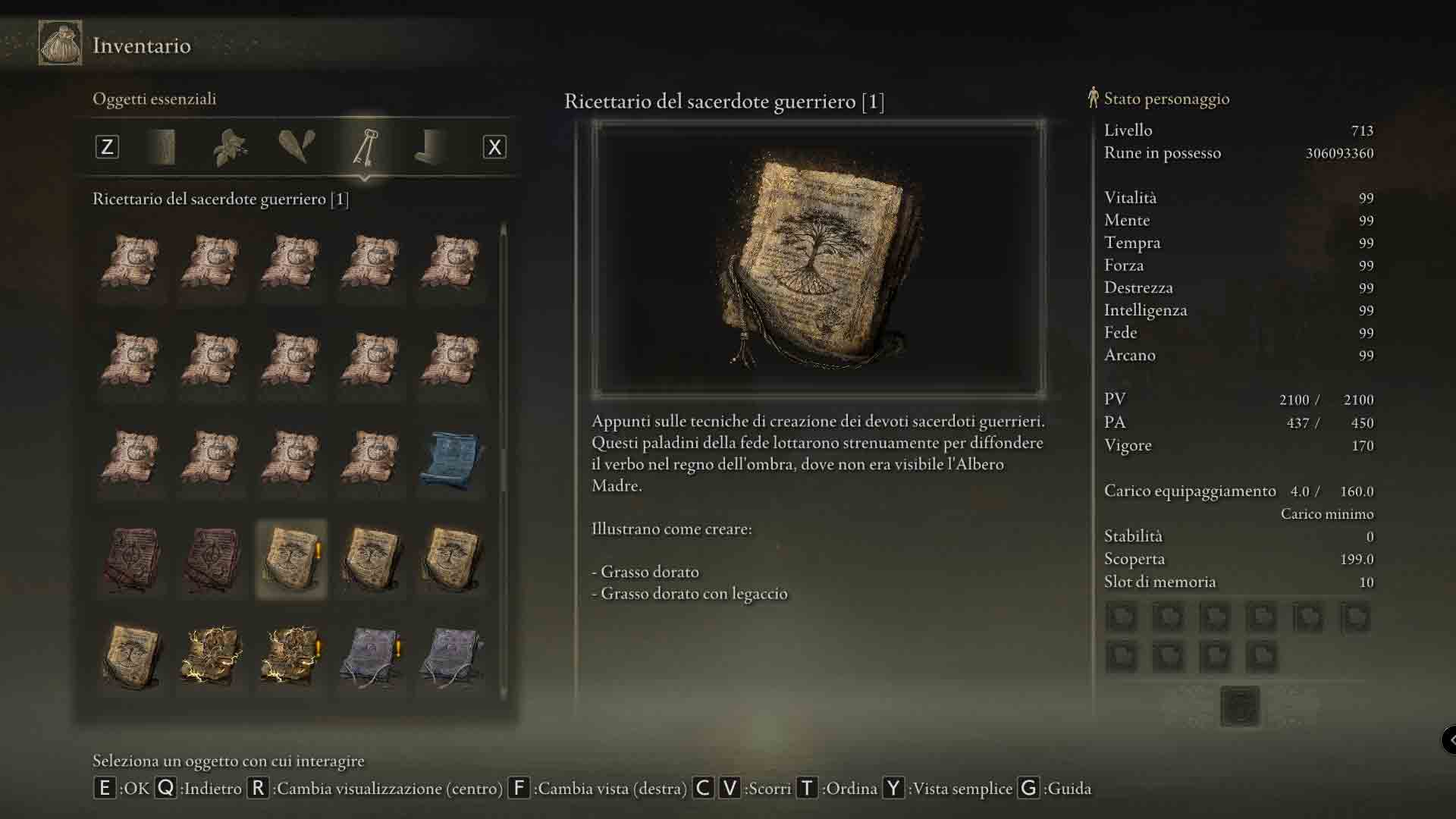Select the blue cookbook scroll
This screenshot has height=819, width=1456.
[x=451, y=458]
